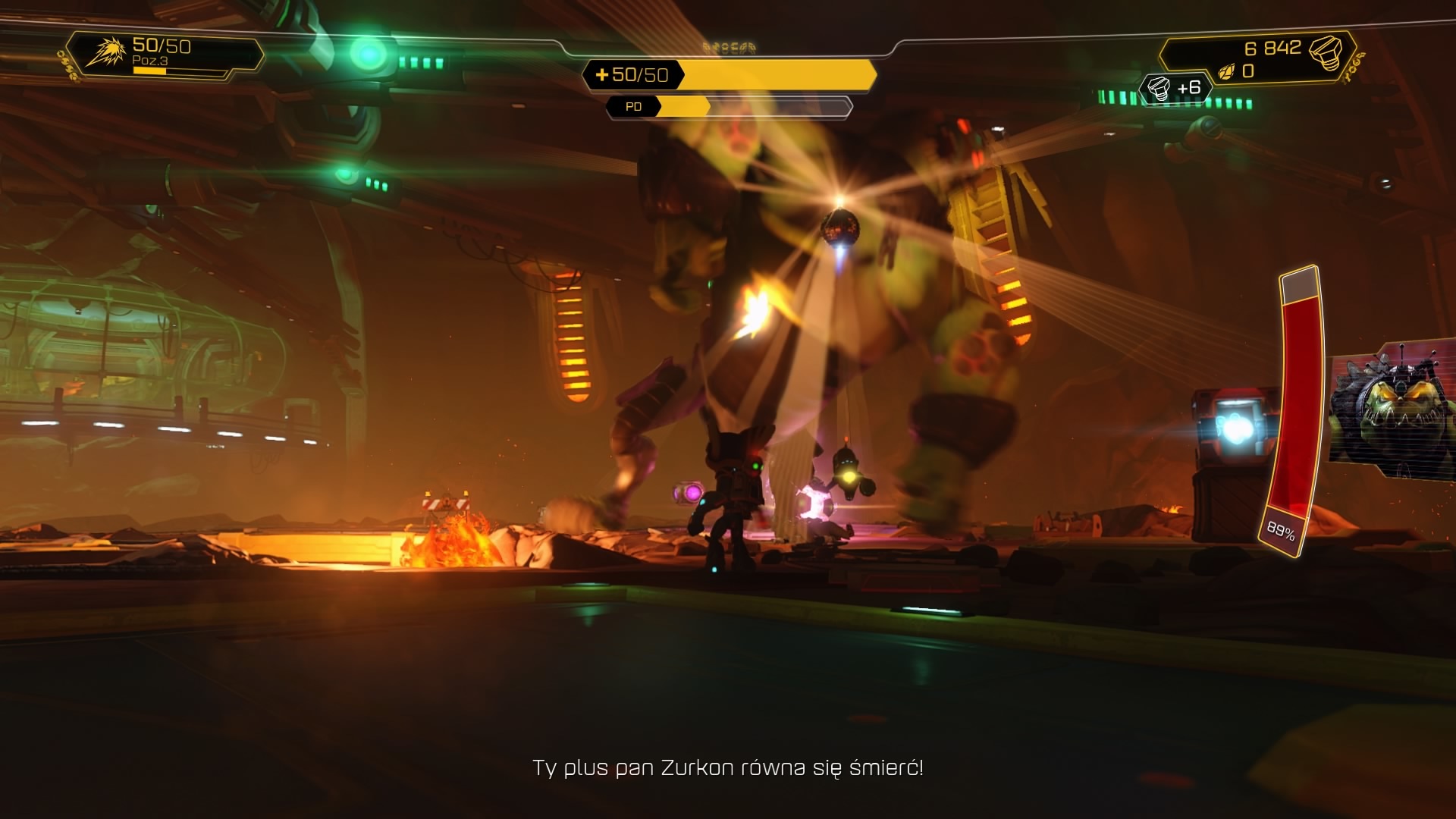
Task: Click the raritanium crystal icon
Action: [x=1225, y=72]
